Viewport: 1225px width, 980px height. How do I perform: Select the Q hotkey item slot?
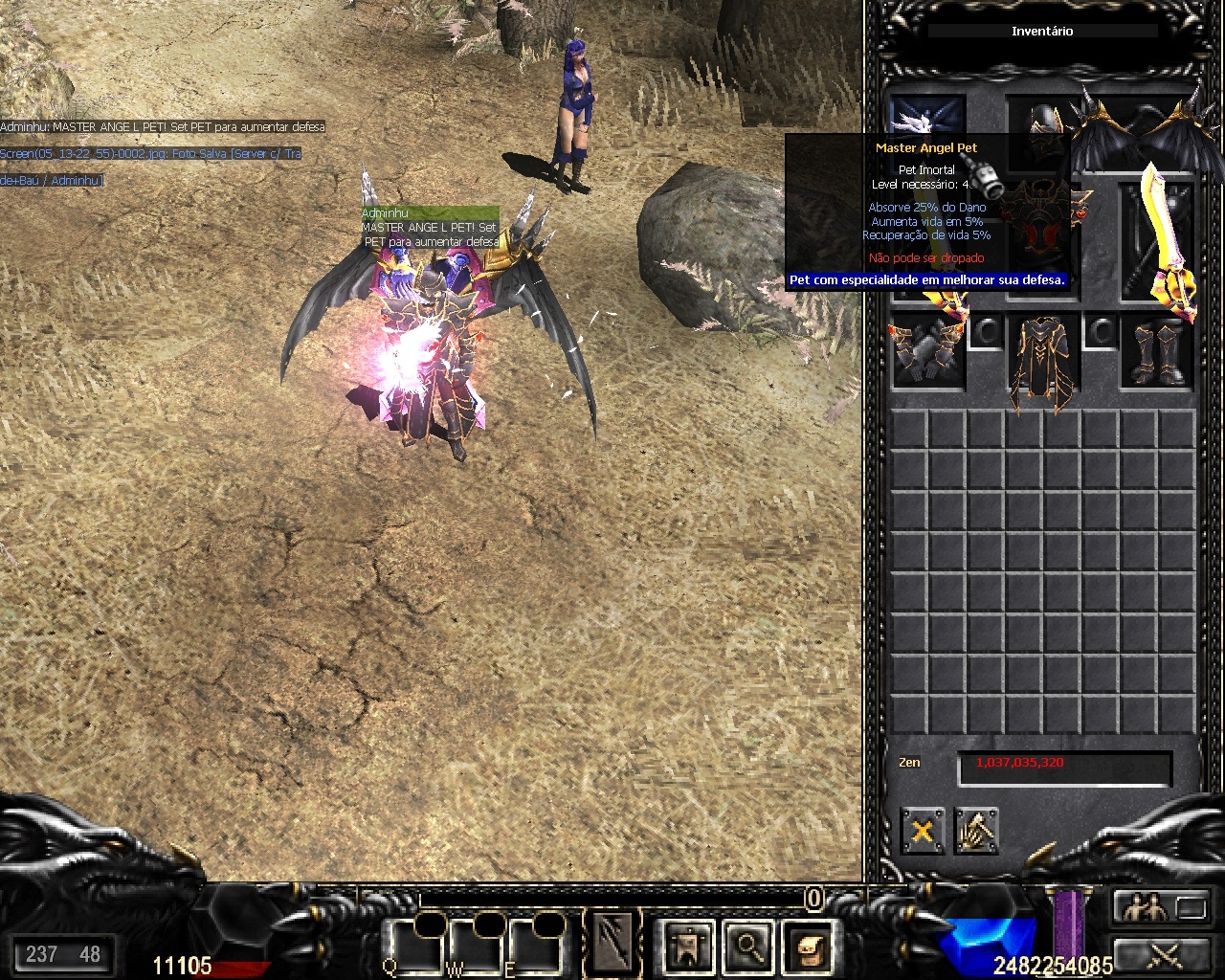tap(412, 947)
